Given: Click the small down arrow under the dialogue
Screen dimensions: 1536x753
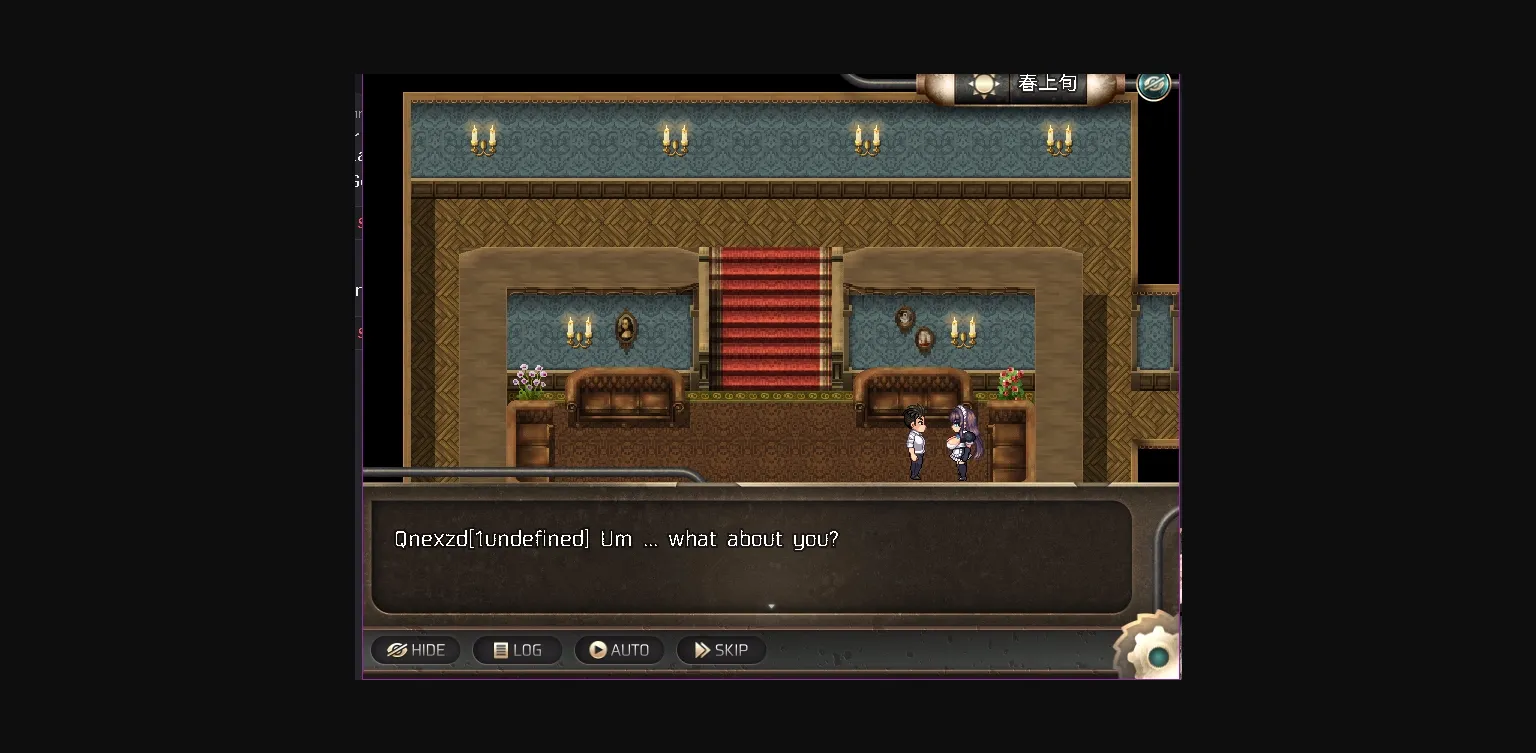Looking at the screenshot, I should pos(771,606).
